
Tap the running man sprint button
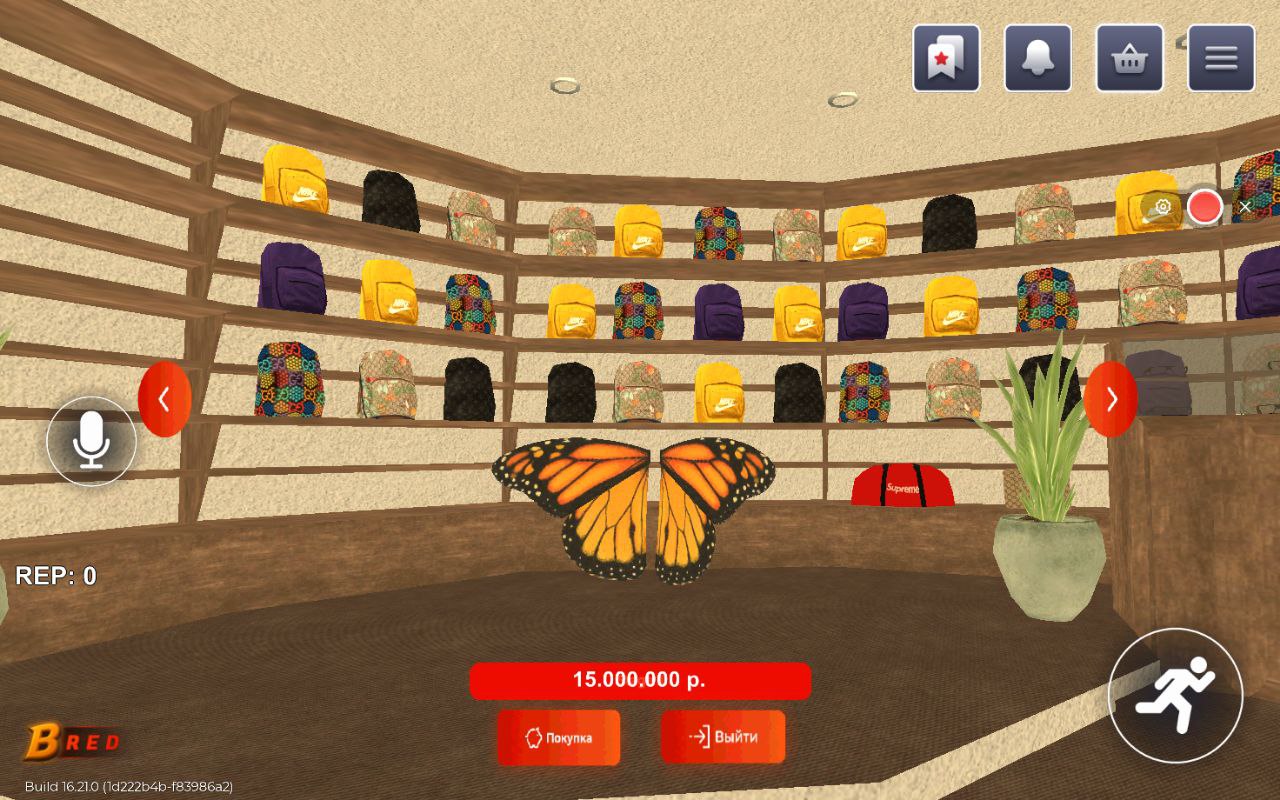click(x=1175, y=695)
